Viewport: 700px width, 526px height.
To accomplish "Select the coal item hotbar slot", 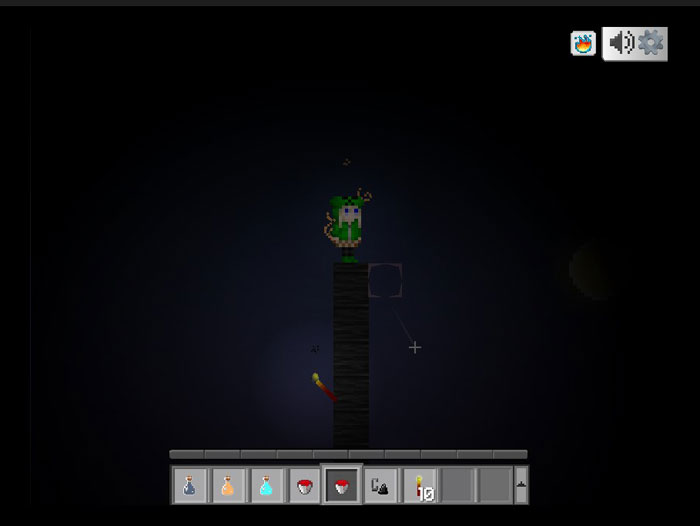I will click(380, 486).
